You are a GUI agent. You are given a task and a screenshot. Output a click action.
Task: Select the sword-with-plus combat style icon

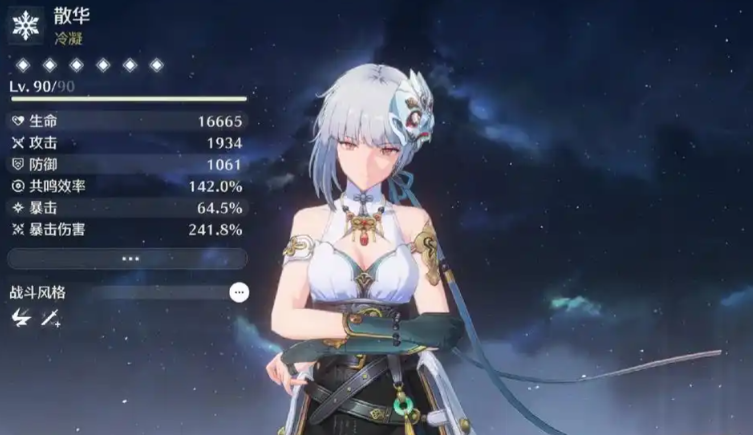click(49, 318)
